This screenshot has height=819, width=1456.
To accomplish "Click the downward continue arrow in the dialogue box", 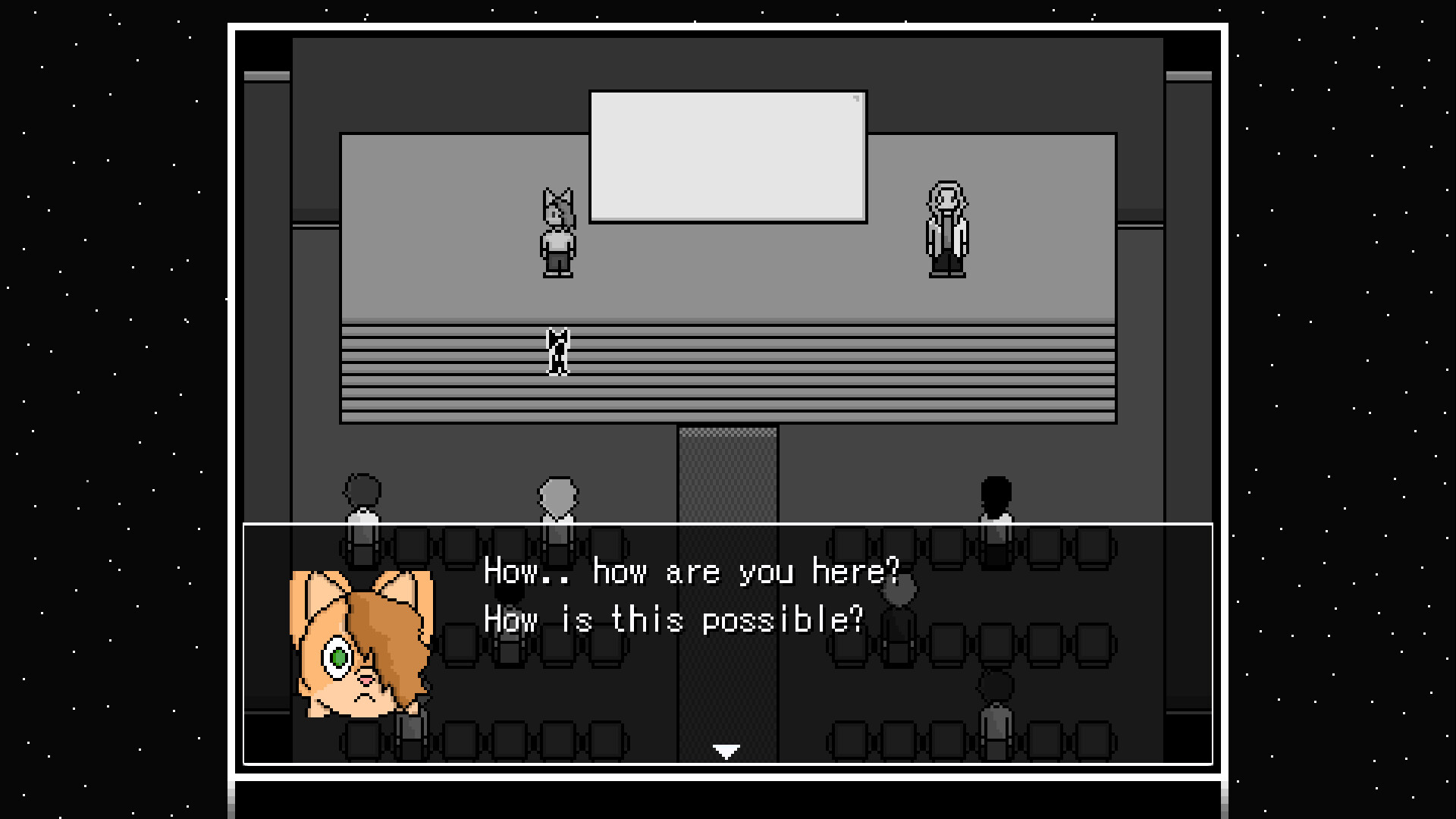I will 726,752.
